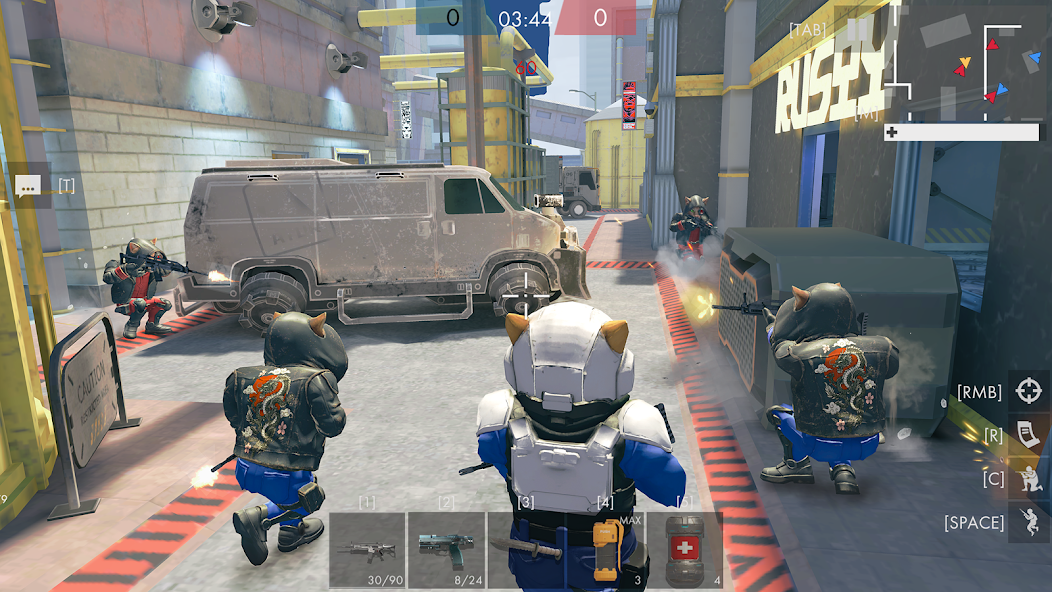Select the assault rifle weapon slot
This screenshot has height=592, width=1052.
367,549
